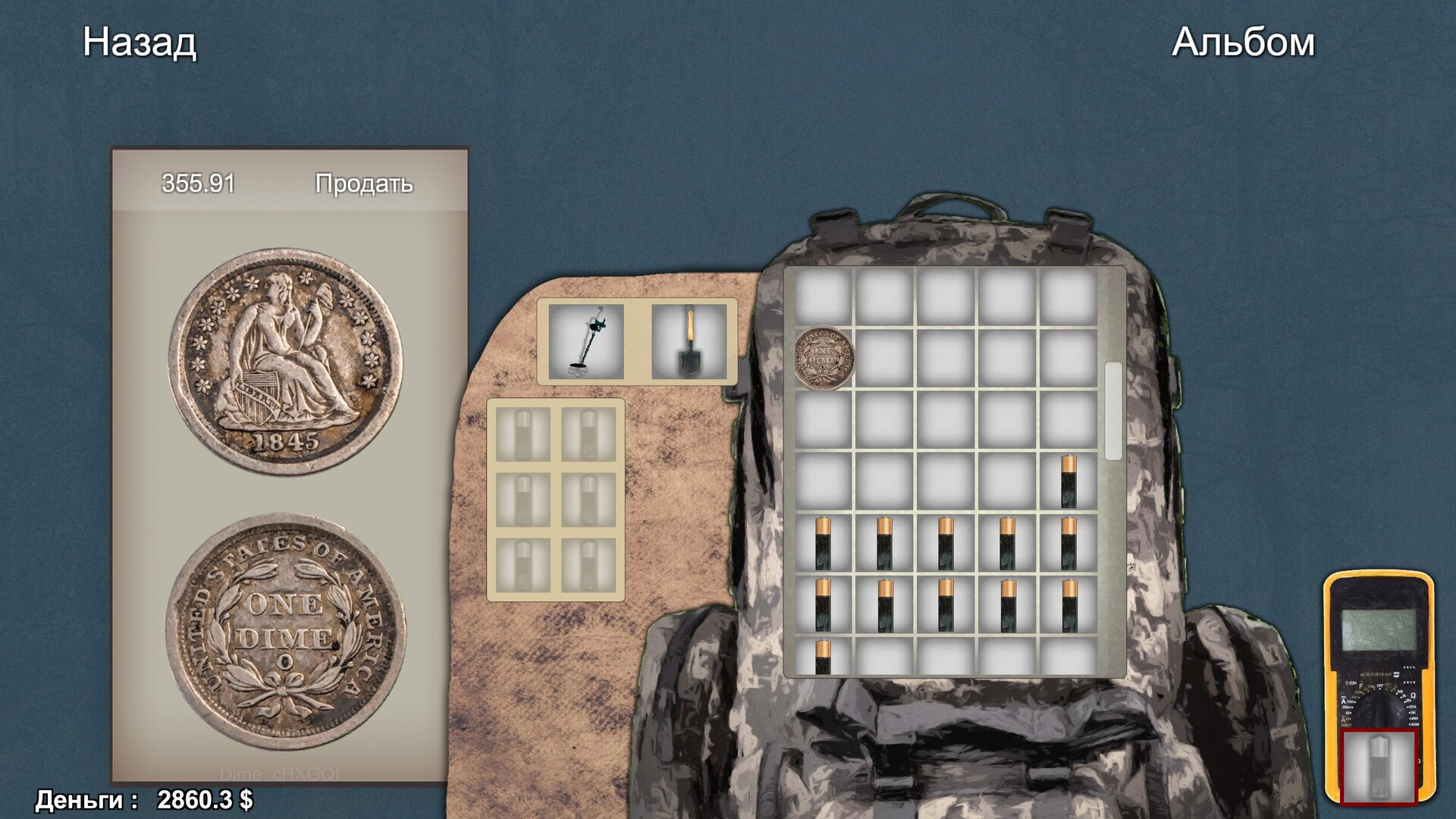Click the multimeter's battery test slot
This screenshot has height=819, width=1456.
1379,767
